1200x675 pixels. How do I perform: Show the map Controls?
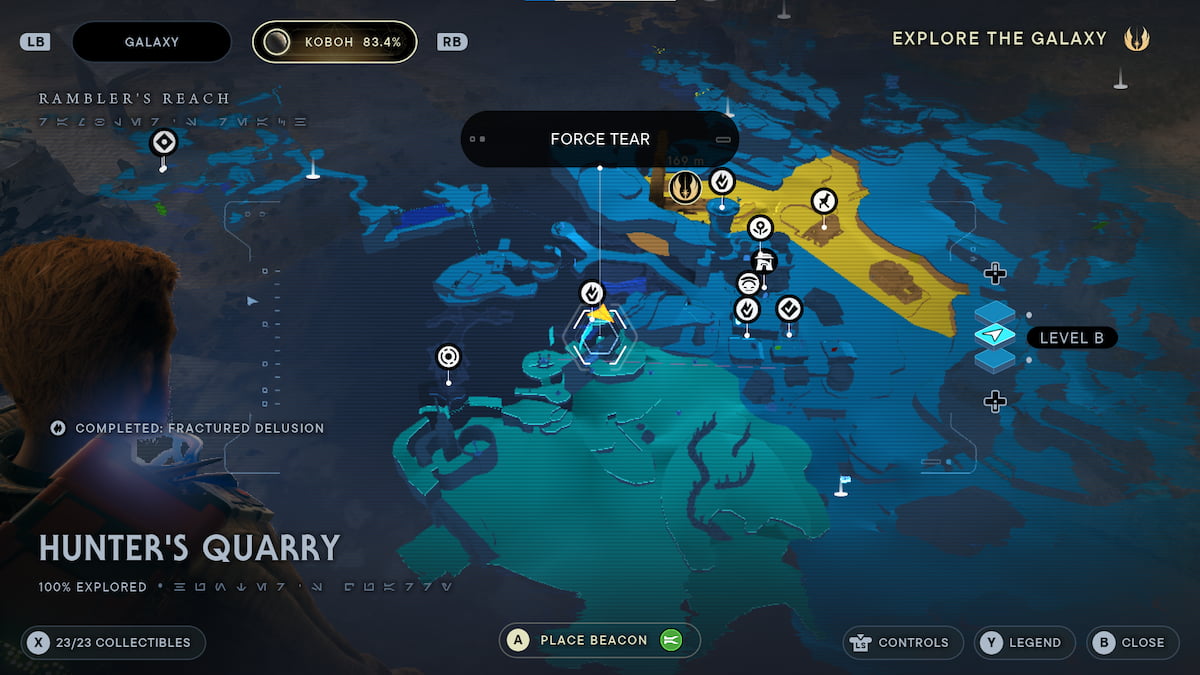(903, 642)
